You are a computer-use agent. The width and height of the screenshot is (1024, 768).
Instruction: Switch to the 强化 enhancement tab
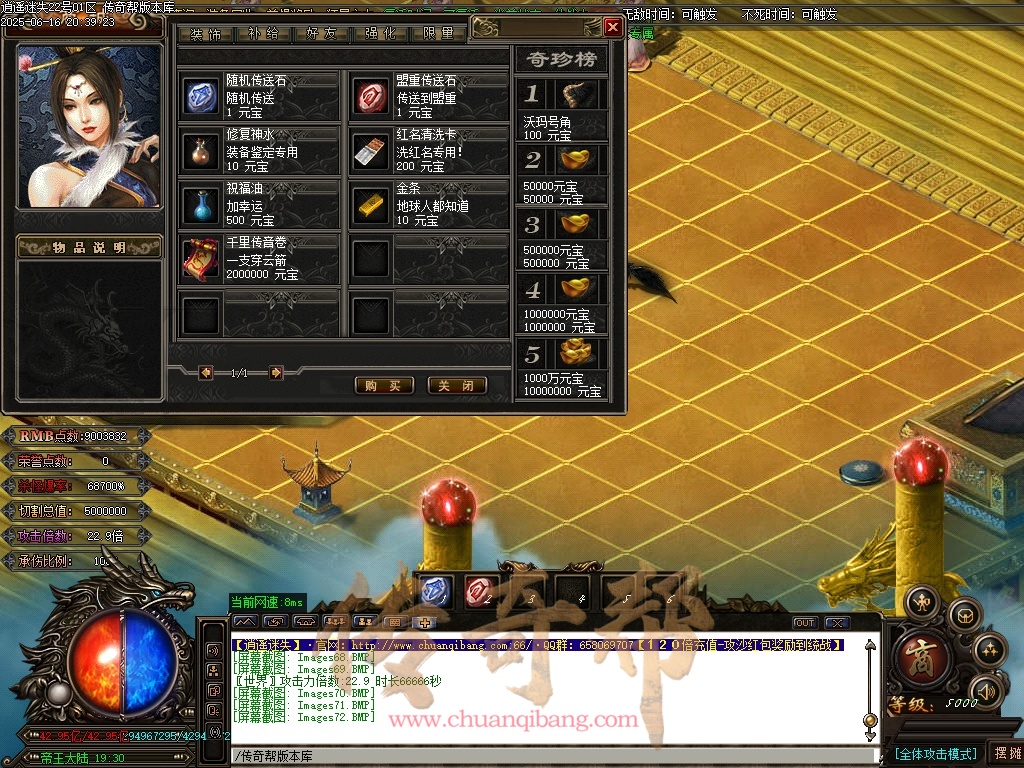click(380, 34)
